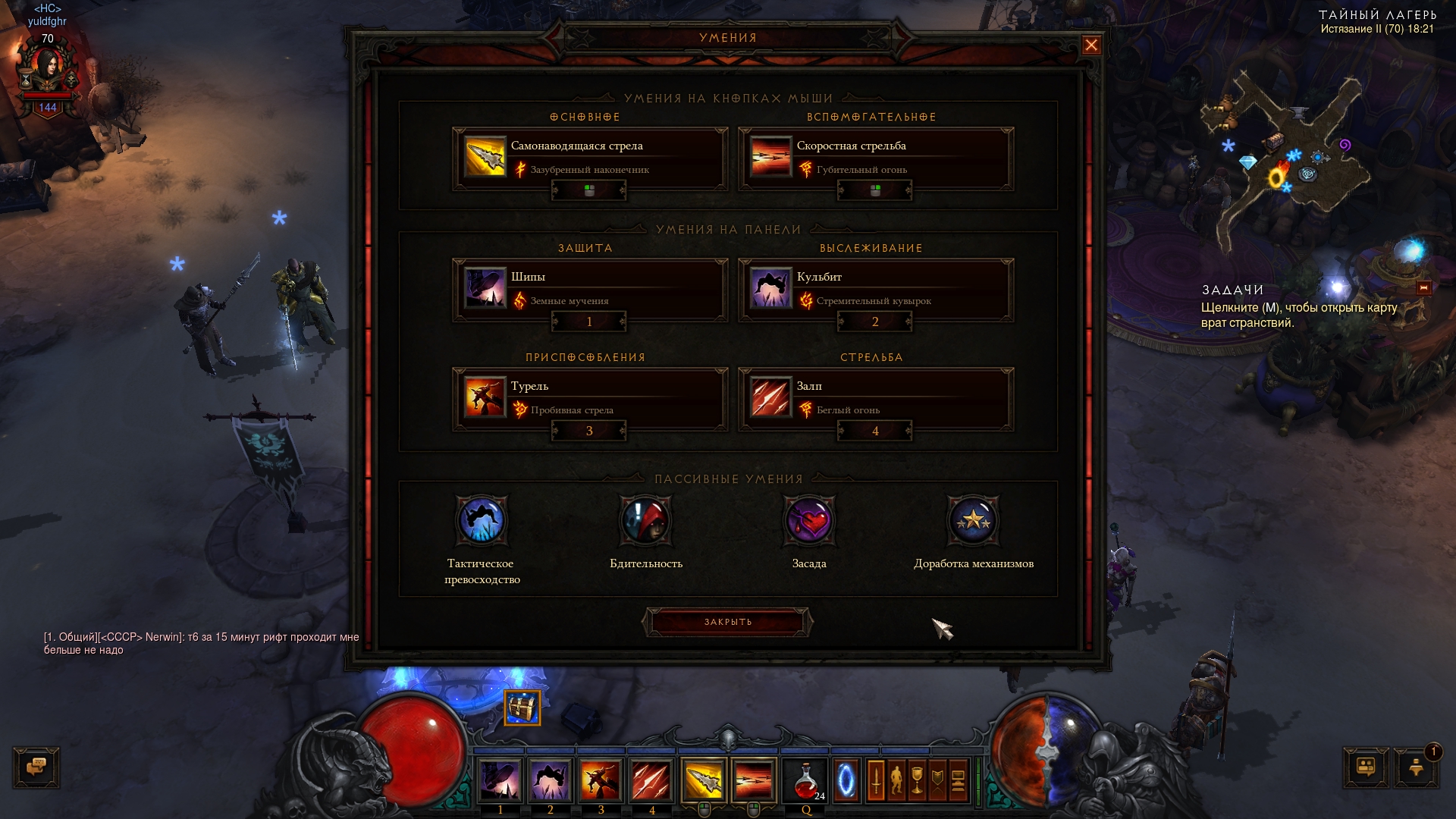1456x819 pixels.
Task: Select the Доработка механизмов passive
Action: tap(974, 521)
